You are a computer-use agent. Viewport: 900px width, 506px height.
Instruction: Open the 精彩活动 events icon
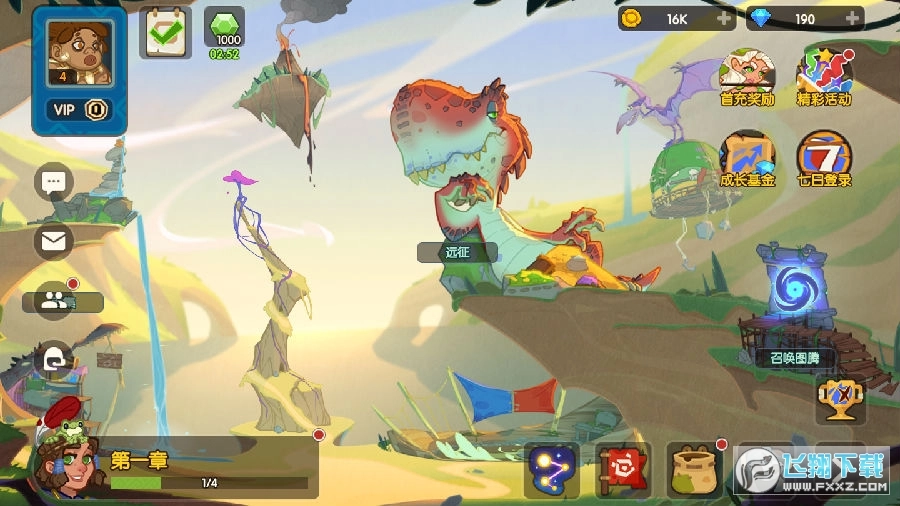coord(824,76)
